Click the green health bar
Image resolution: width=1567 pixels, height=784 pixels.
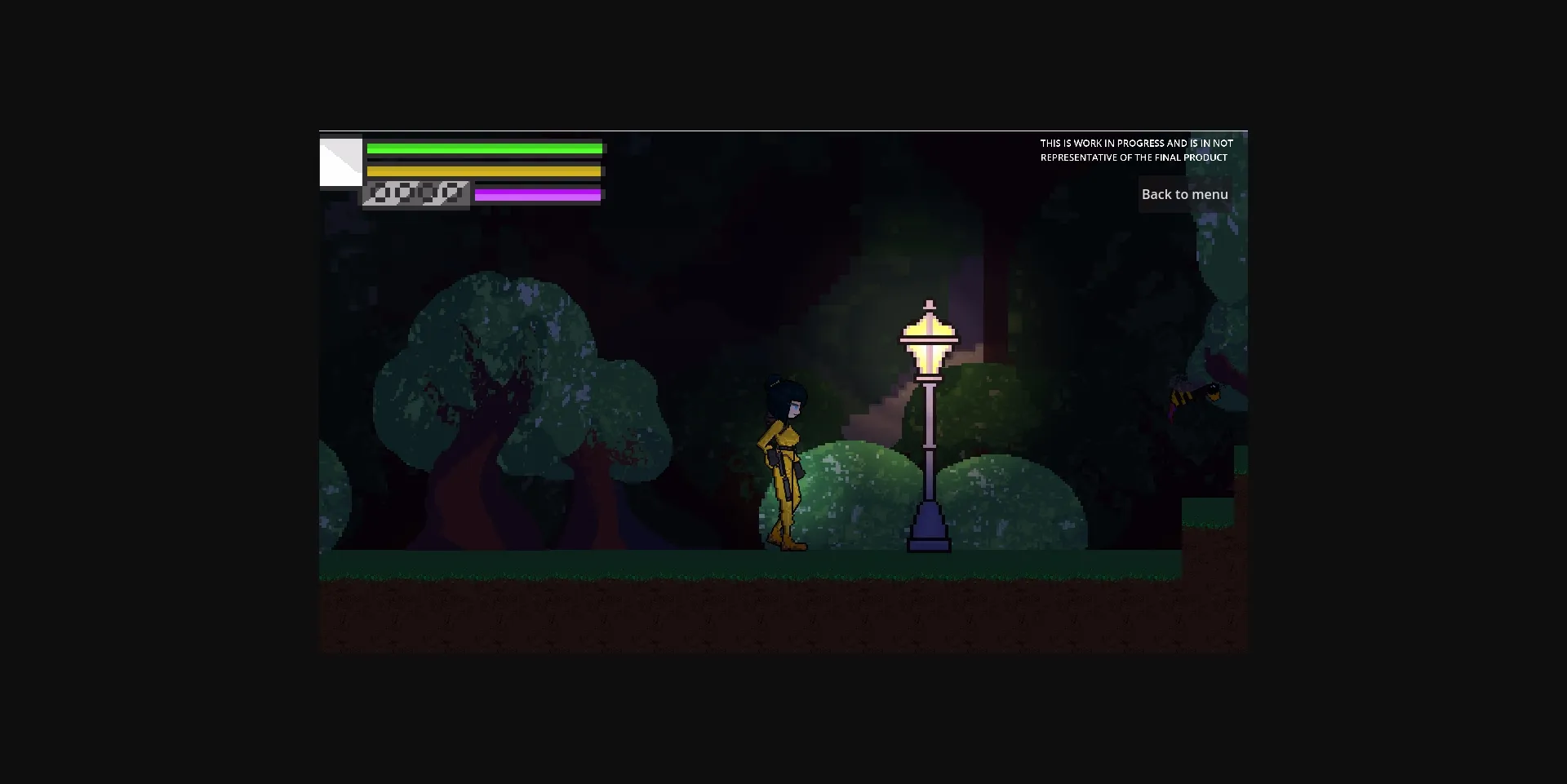point(486,148)
